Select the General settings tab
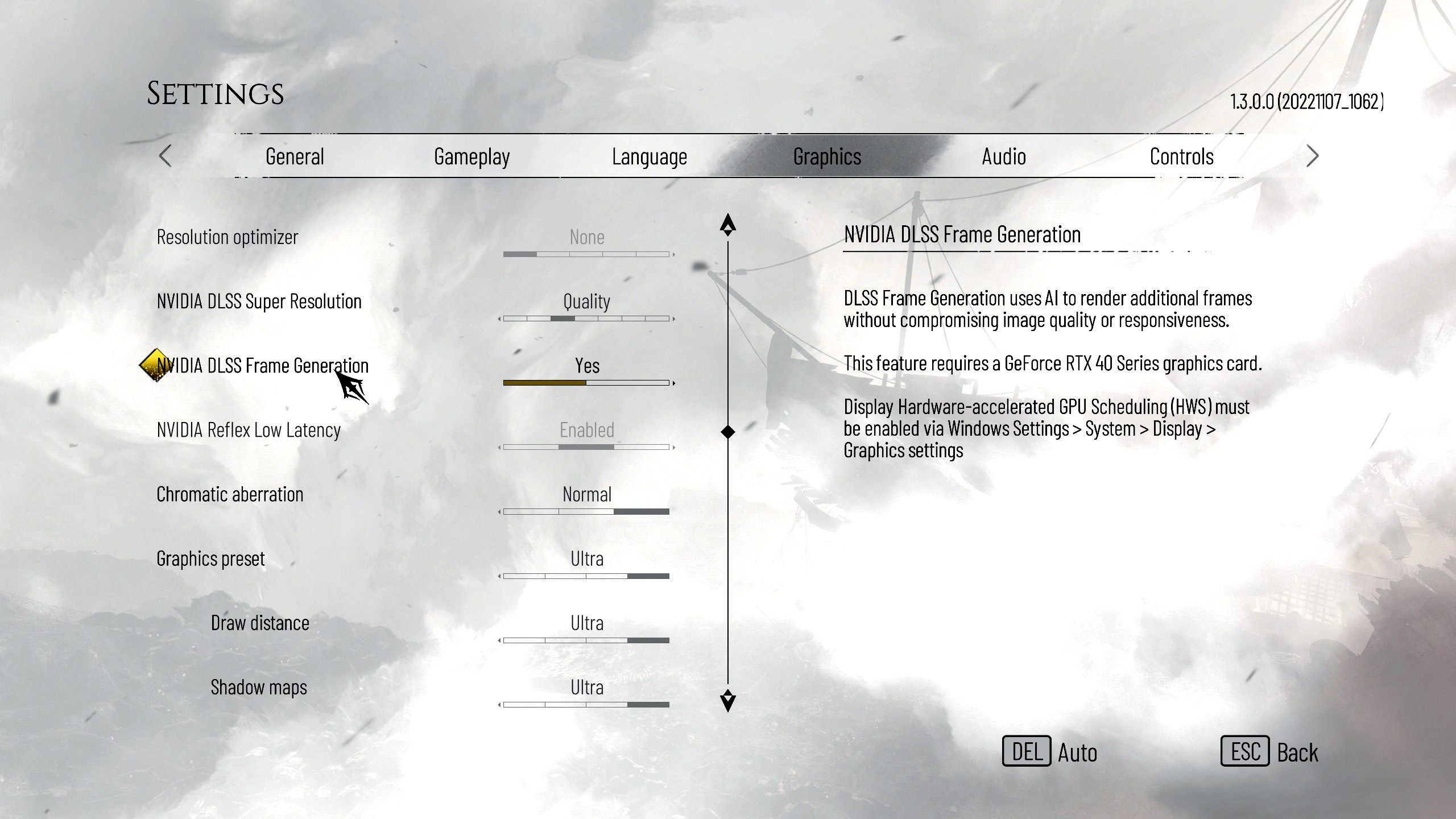The image size is (1456, 819). [295, 156]
